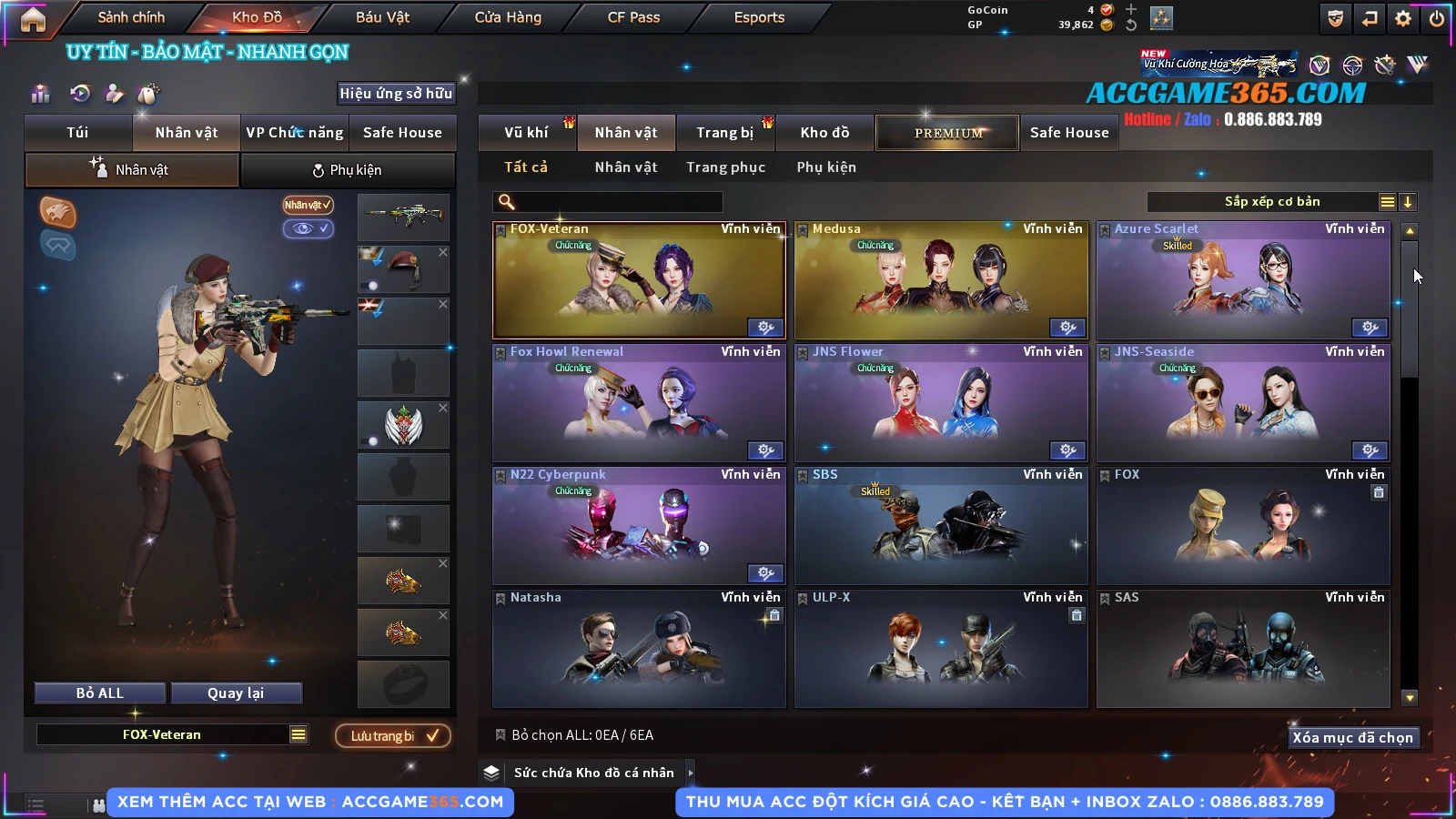Open the Sảnh chính lobby tab
Screen dimensions: 1456x819
tap(132, 17)
